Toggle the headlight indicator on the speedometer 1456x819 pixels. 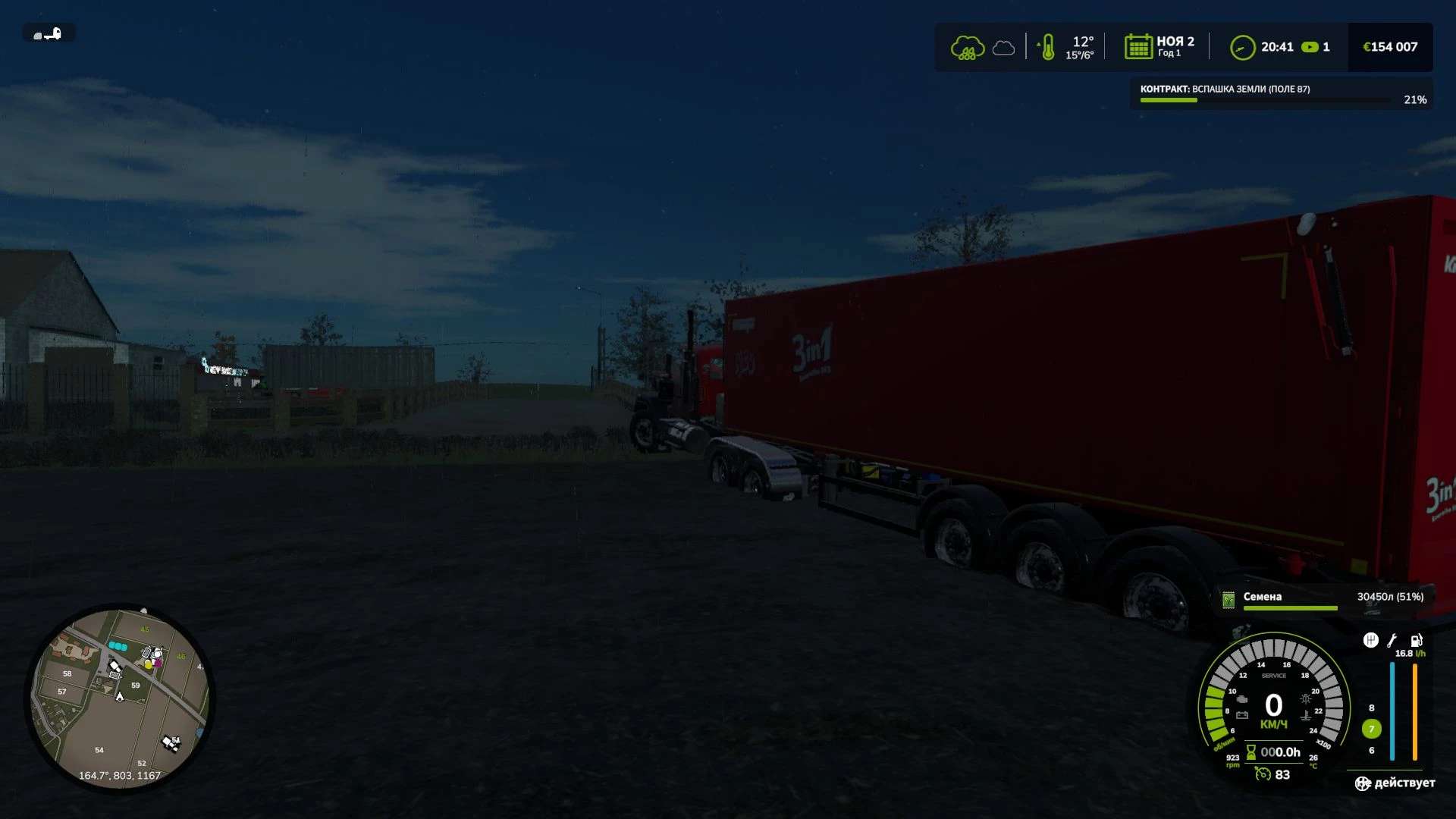pos(1305,698)
